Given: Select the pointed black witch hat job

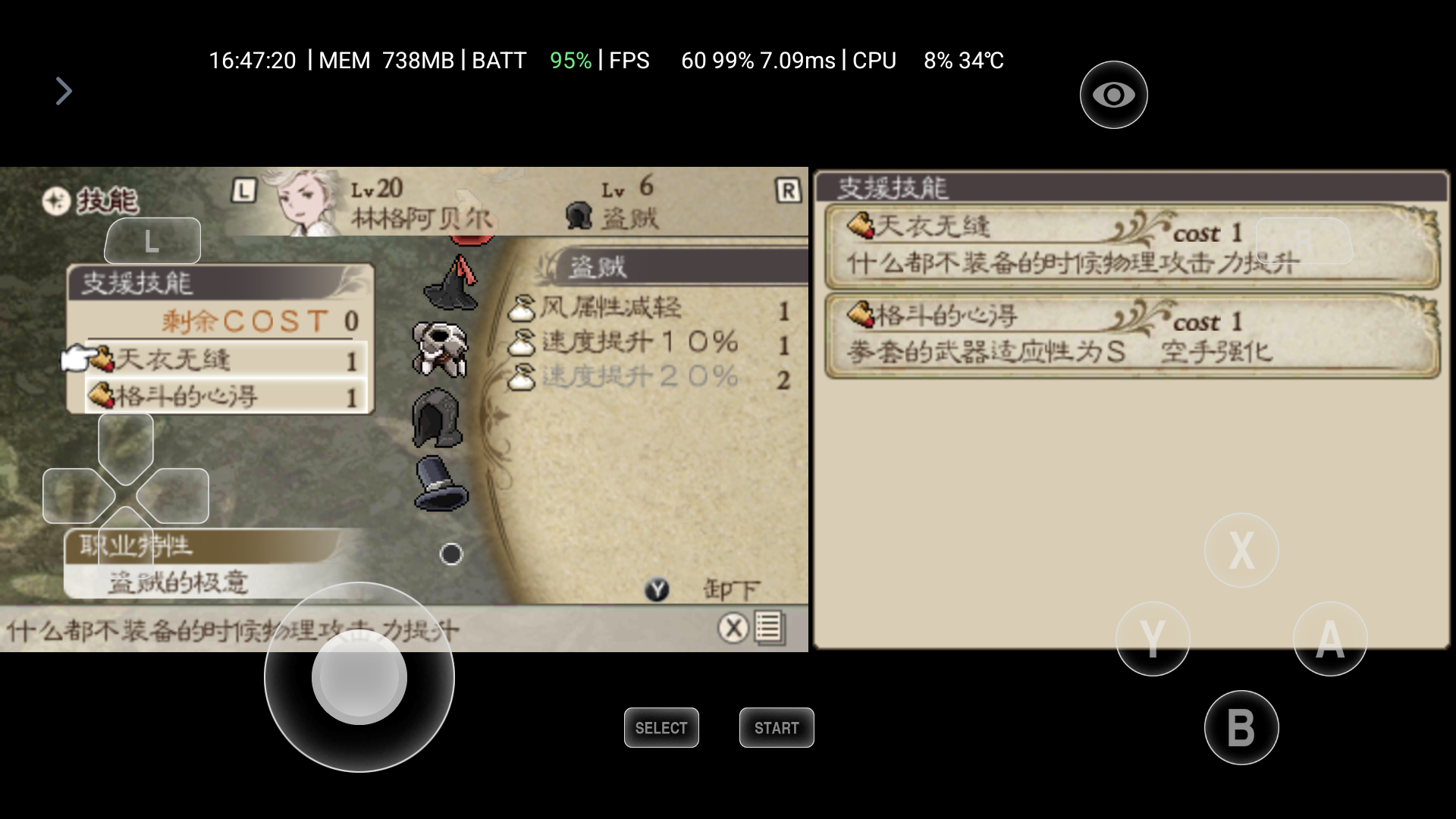Looking at the screenshot, I should coord(453,284).
